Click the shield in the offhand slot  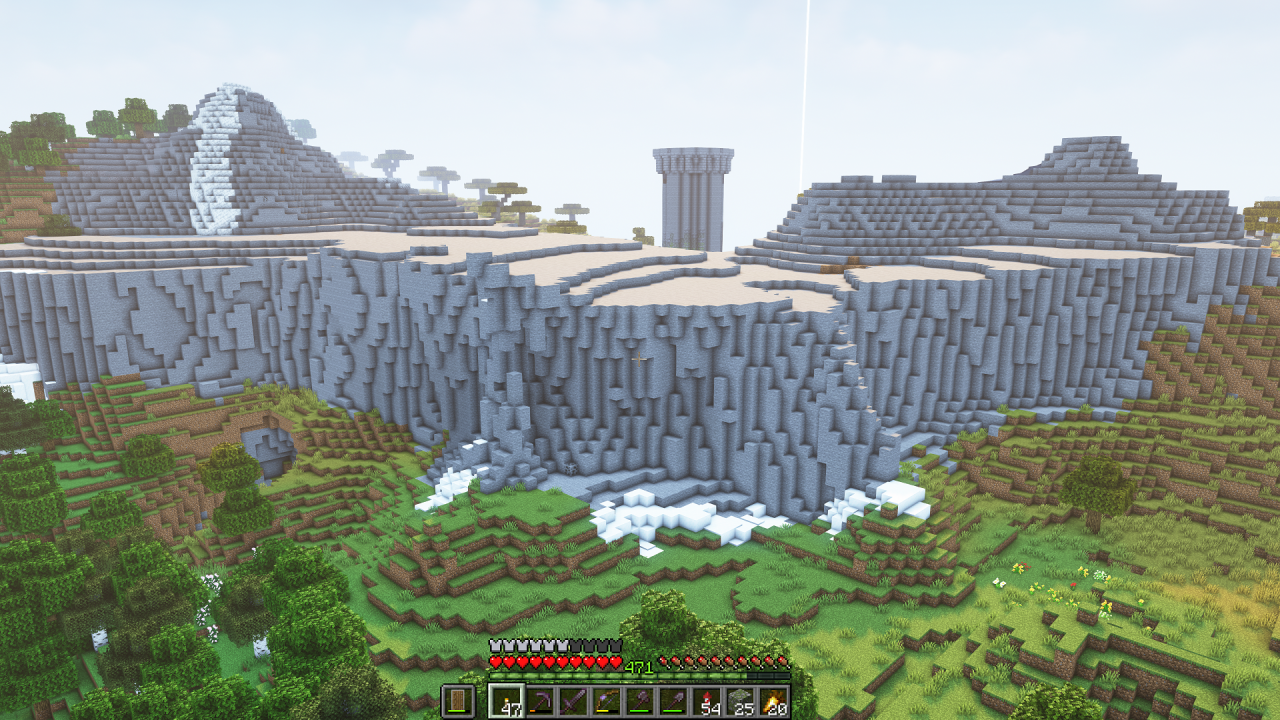tap(458, 698)
